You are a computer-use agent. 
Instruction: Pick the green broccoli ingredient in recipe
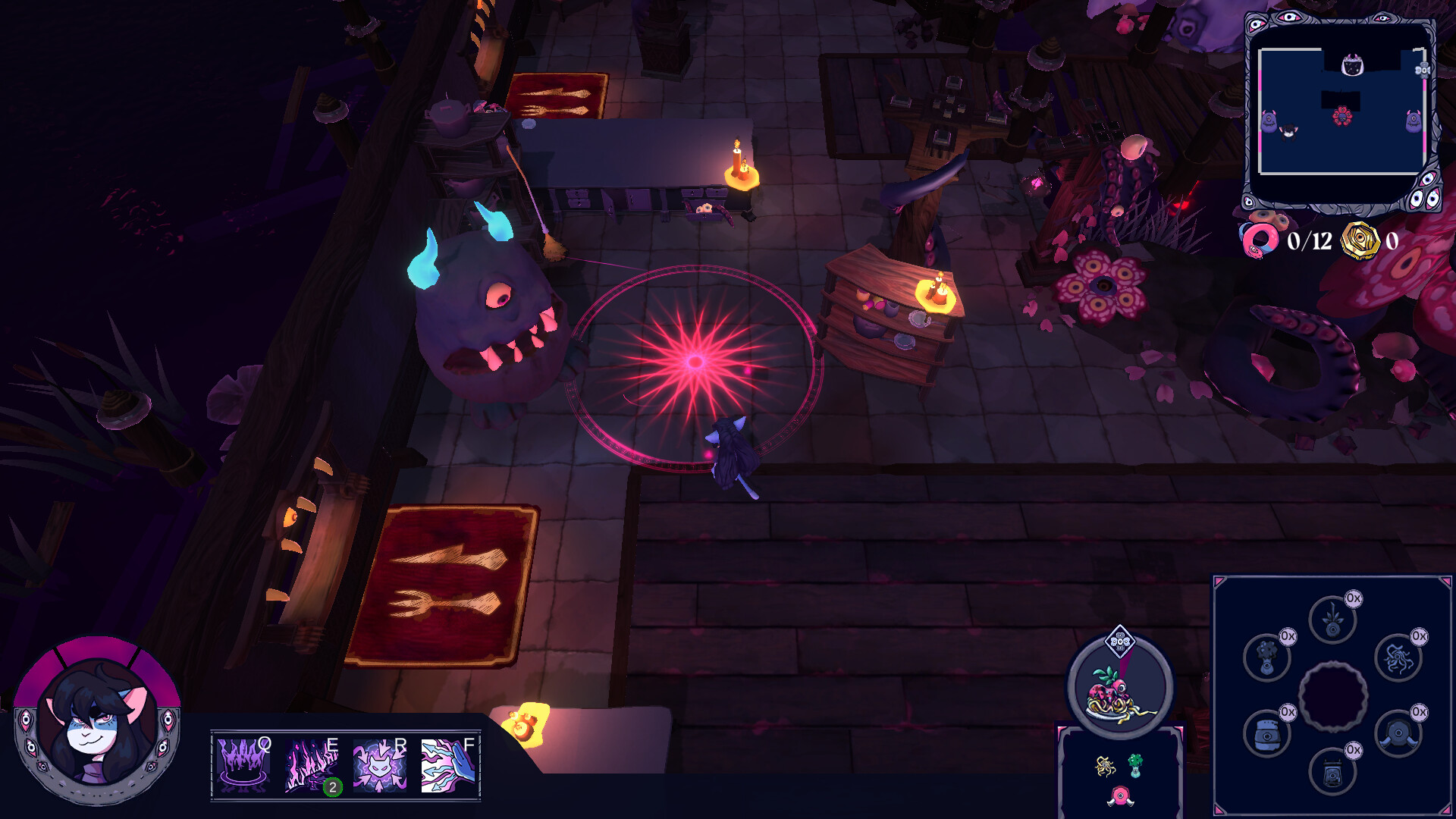(x=1135, y=764)
